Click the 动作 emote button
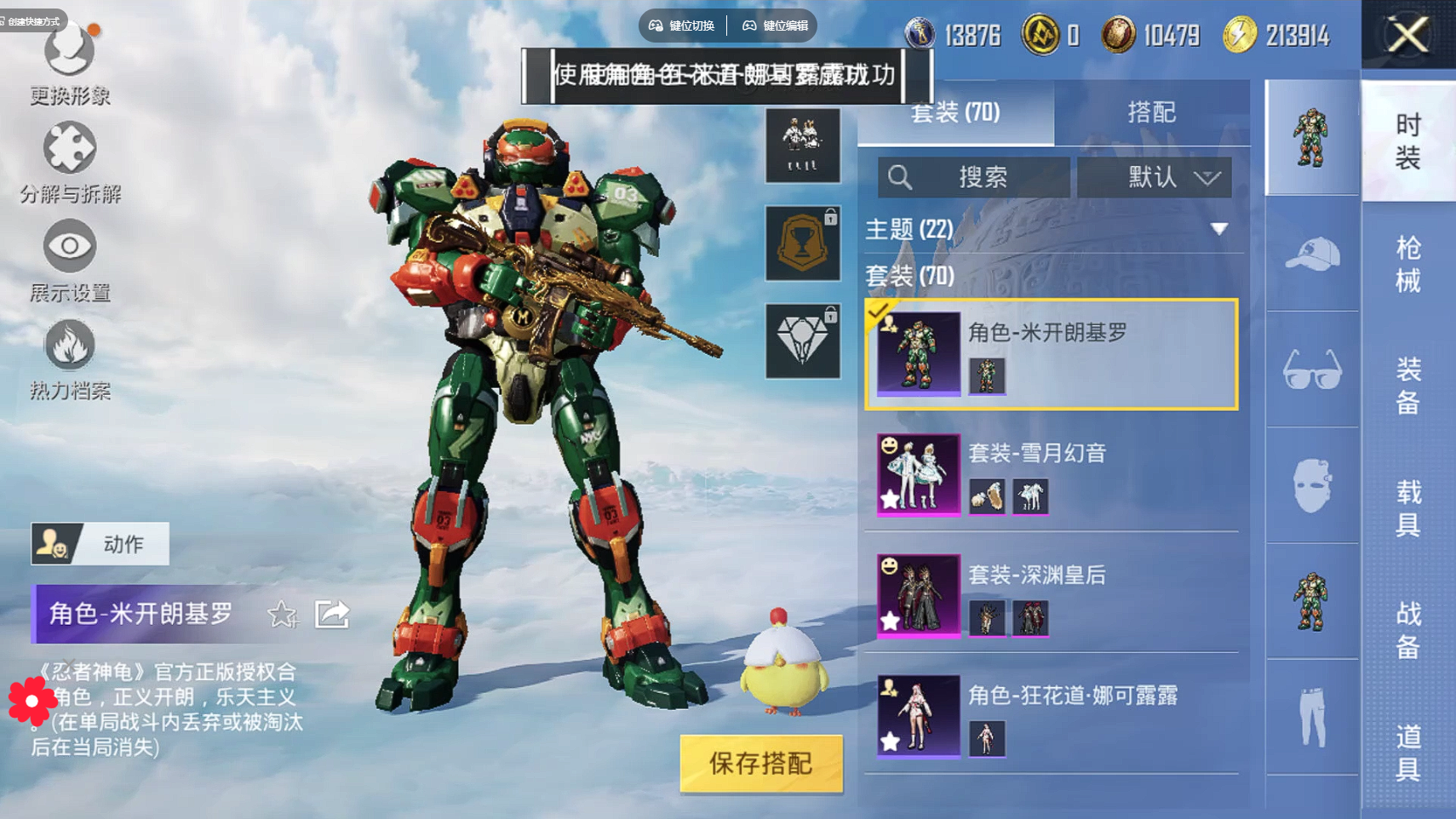Image resolution: width=1456 pixels, height=819 pixels. [100, 544]
